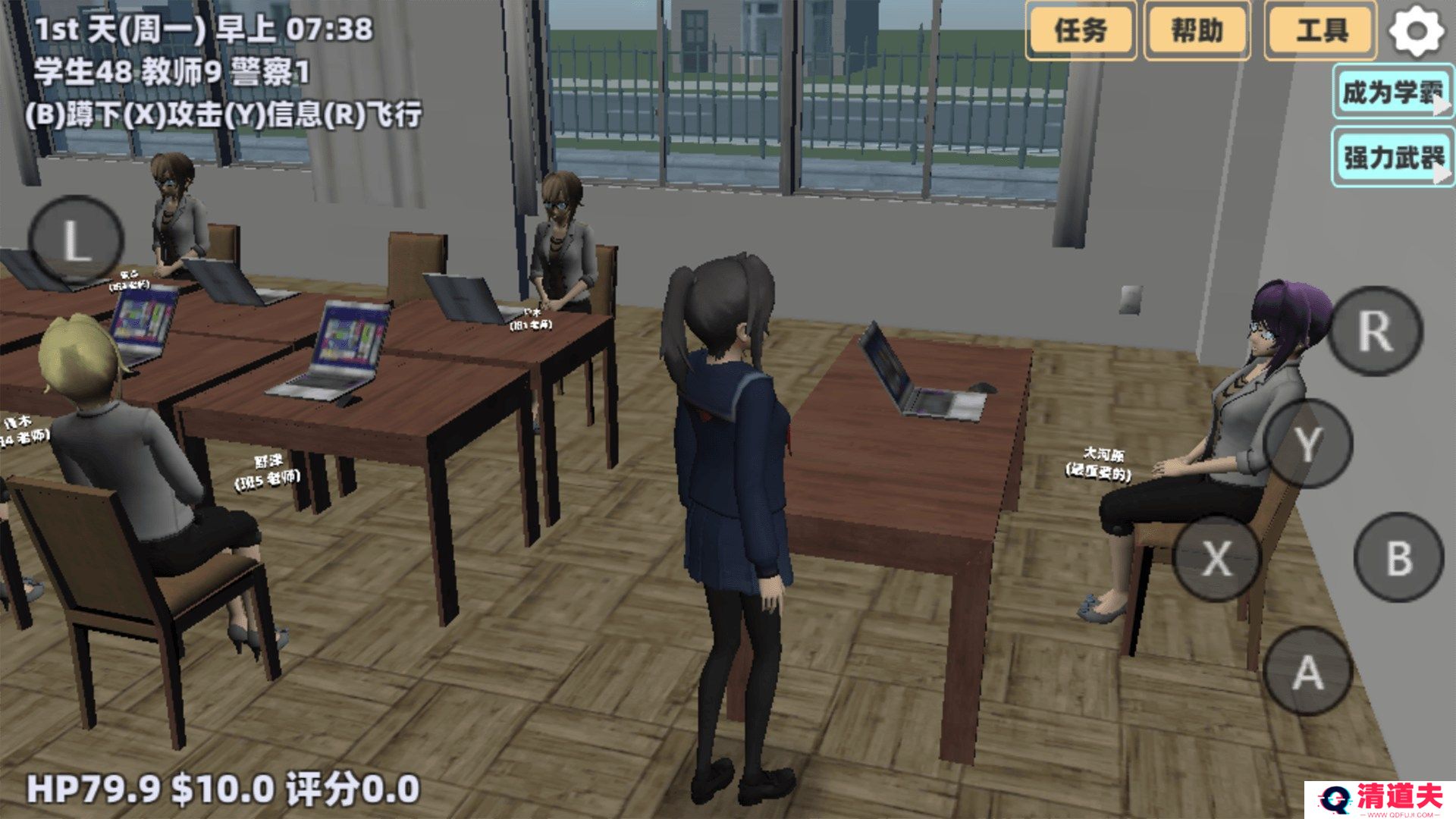Tap the 强力武器 button
Screen dimensions: 1456x819
coord(1392,158)
